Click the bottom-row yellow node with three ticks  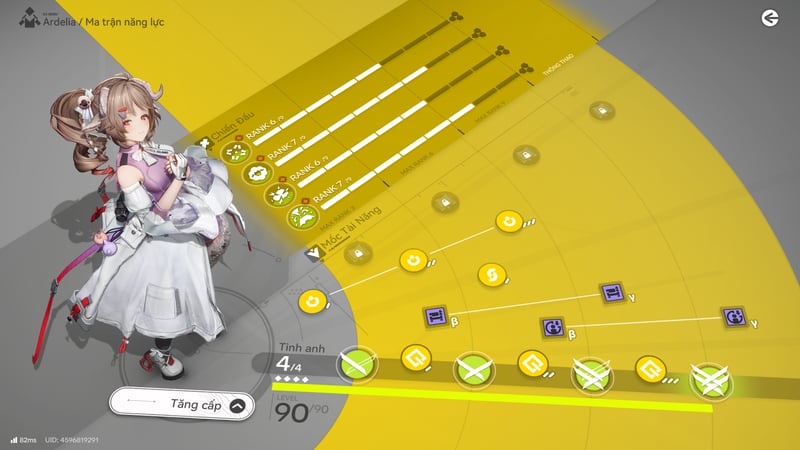click(651, 370)
